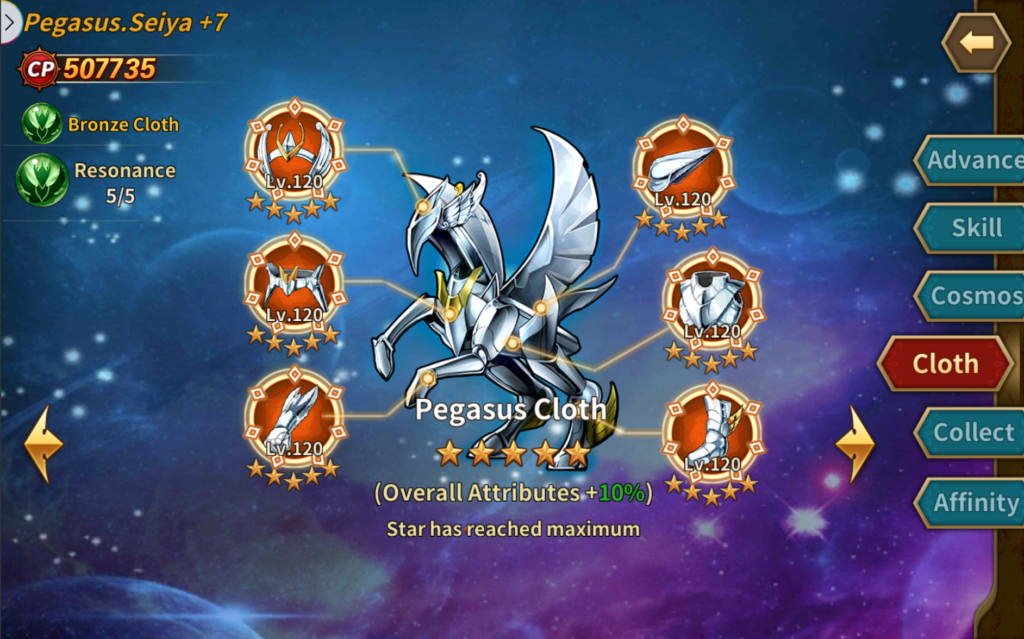
Task: Switch to the Collect tab
Action: coord(968,432)
